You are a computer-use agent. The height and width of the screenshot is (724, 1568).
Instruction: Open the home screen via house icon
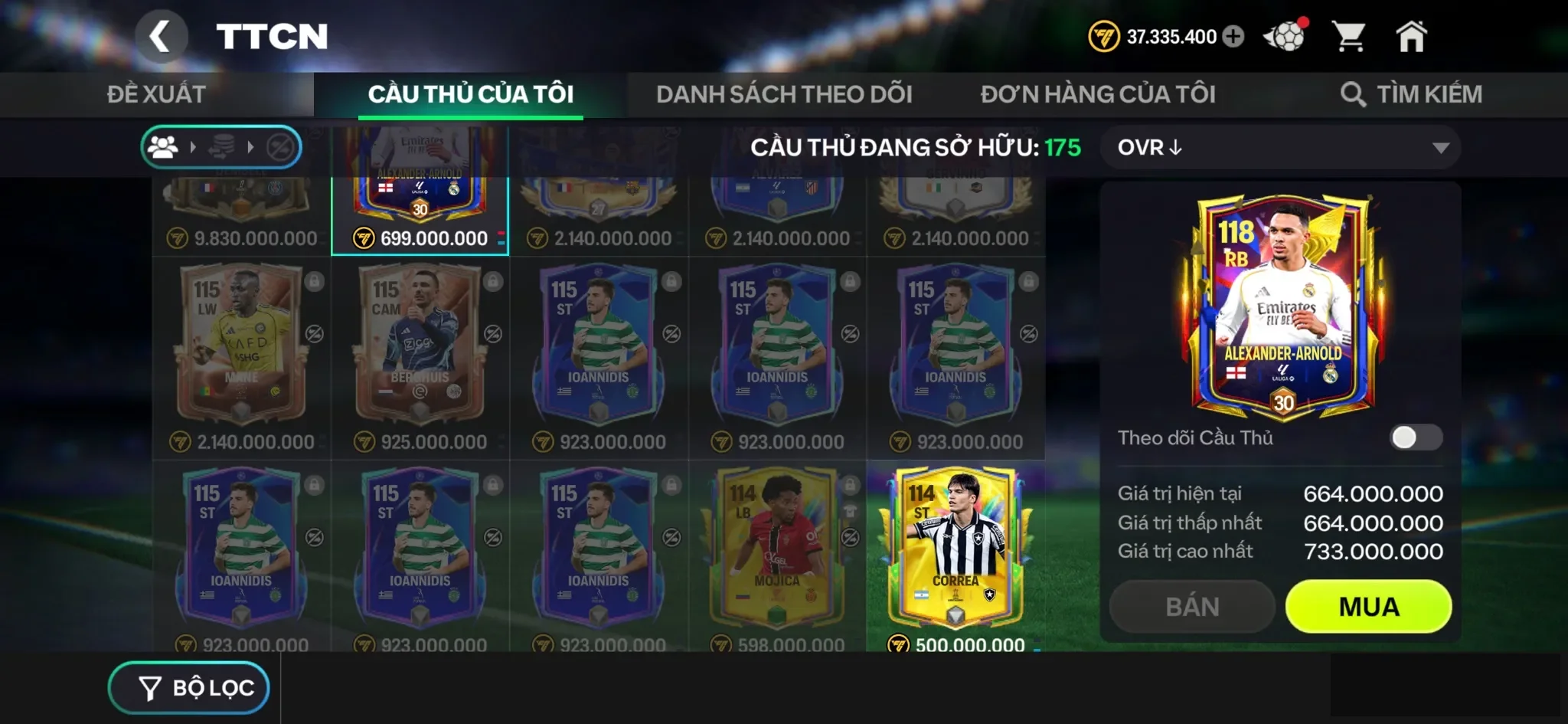(1413, 34)
